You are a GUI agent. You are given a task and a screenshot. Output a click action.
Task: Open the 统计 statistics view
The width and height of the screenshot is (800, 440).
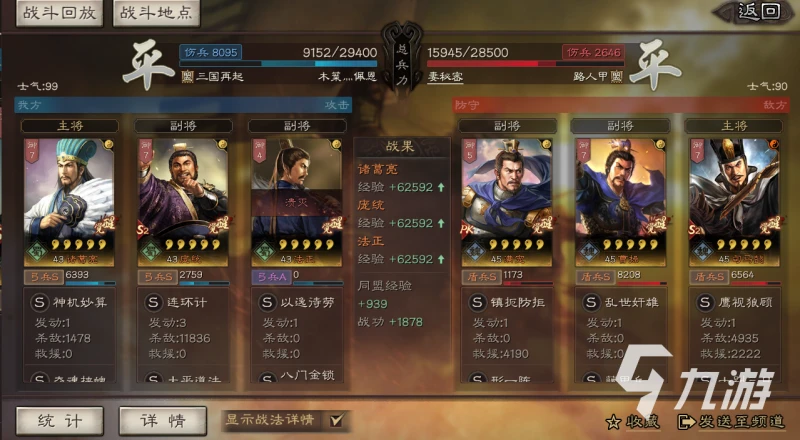[58, 420]
